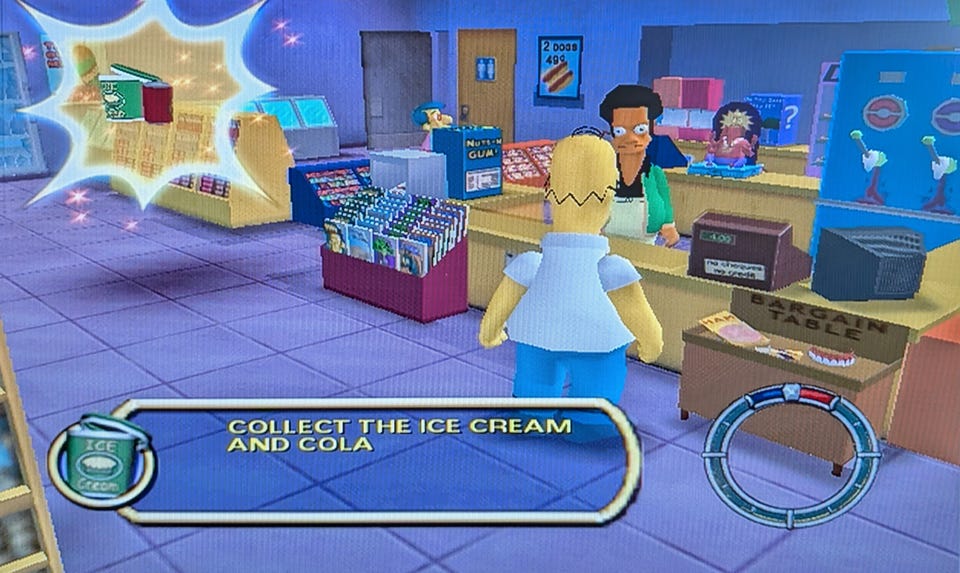Image resolution: width=960 pixels, height=573 pixels.
Task: Select the circular radar minimap
Action: coord(790,454)
